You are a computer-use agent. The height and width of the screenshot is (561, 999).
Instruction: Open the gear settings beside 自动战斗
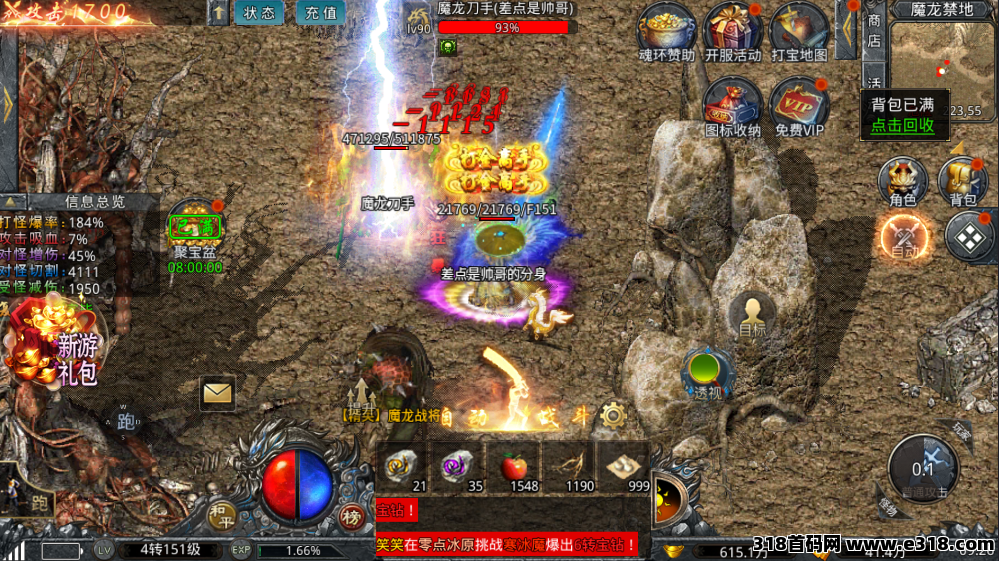[x=612, y=414]
